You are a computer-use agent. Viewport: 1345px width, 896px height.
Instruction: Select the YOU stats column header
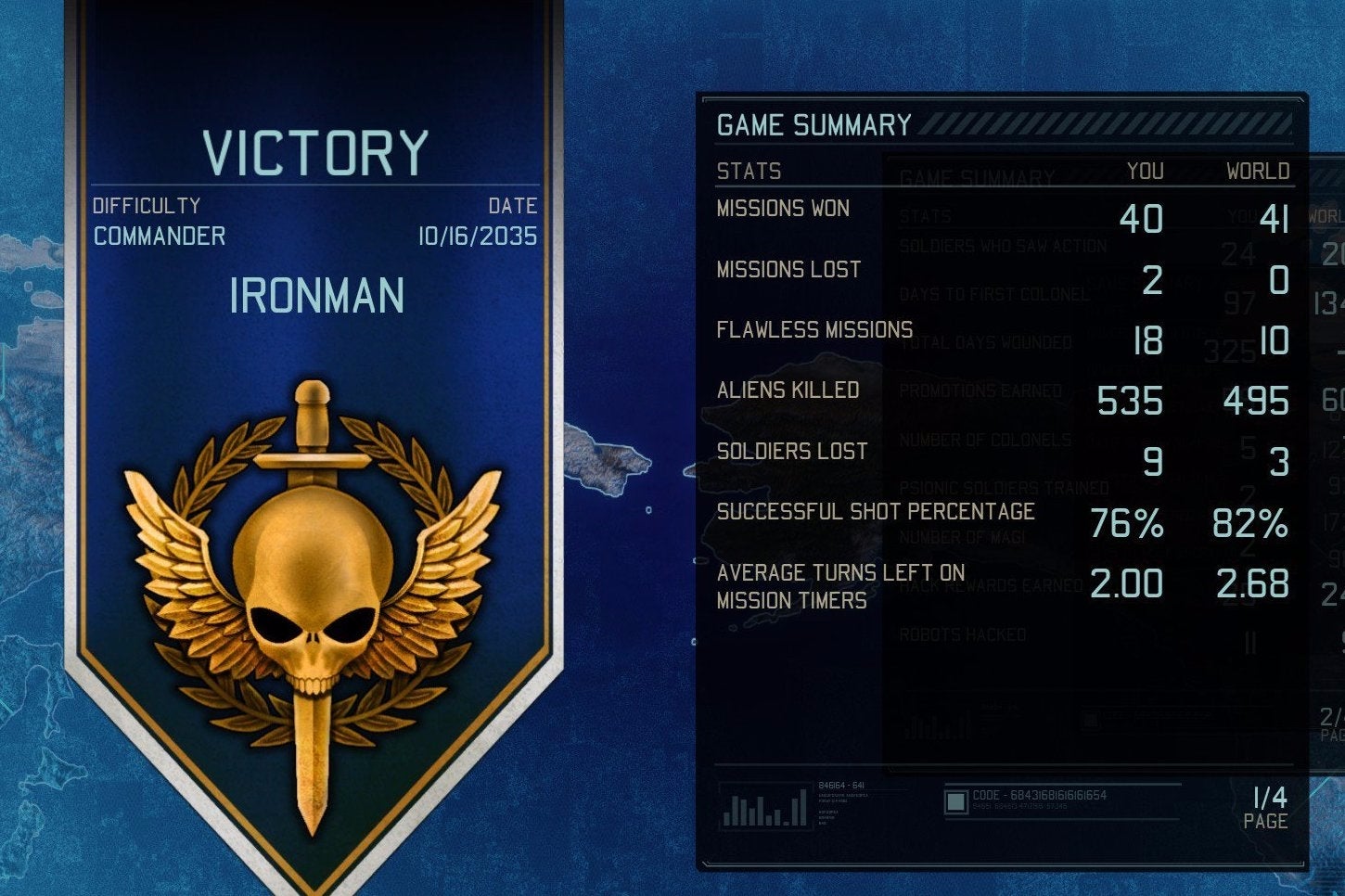1147,172
